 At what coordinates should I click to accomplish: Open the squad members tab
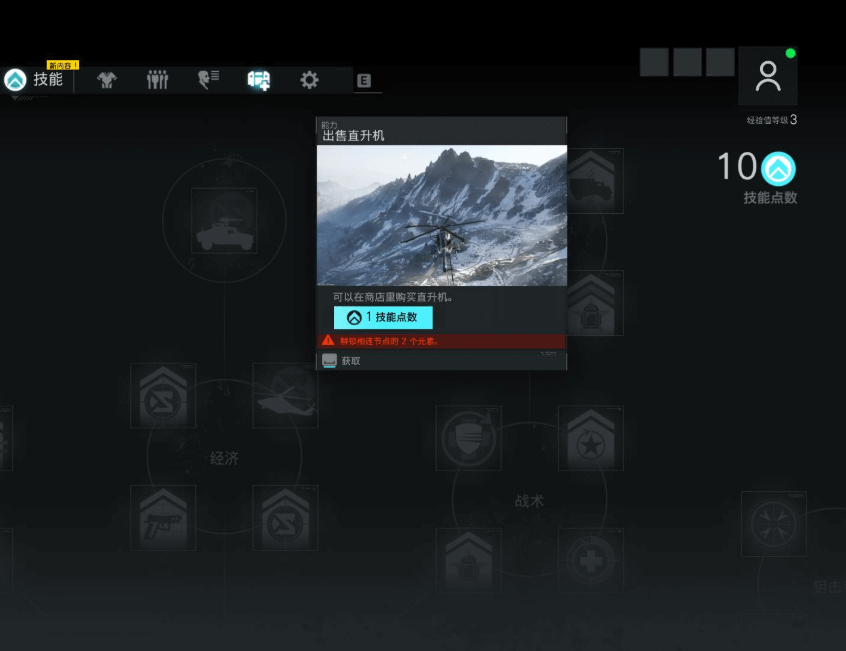pyautogui.click(x=158, y=81)
